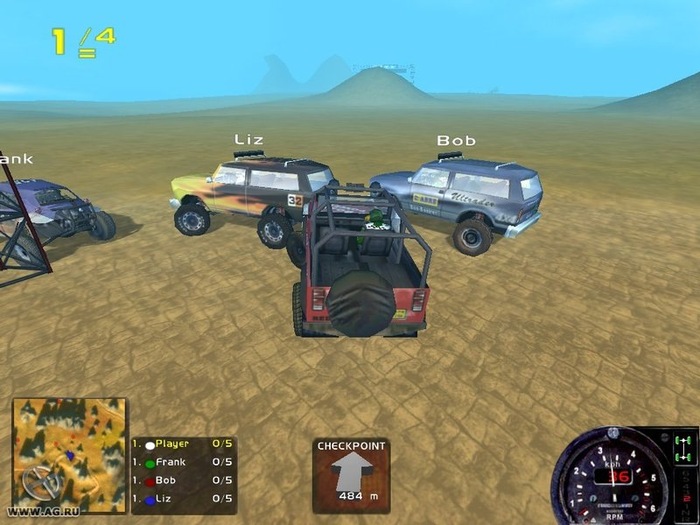Click the minimap in the corner
The height and width of the screenshot is (525, 700).
tap(68, 455)
